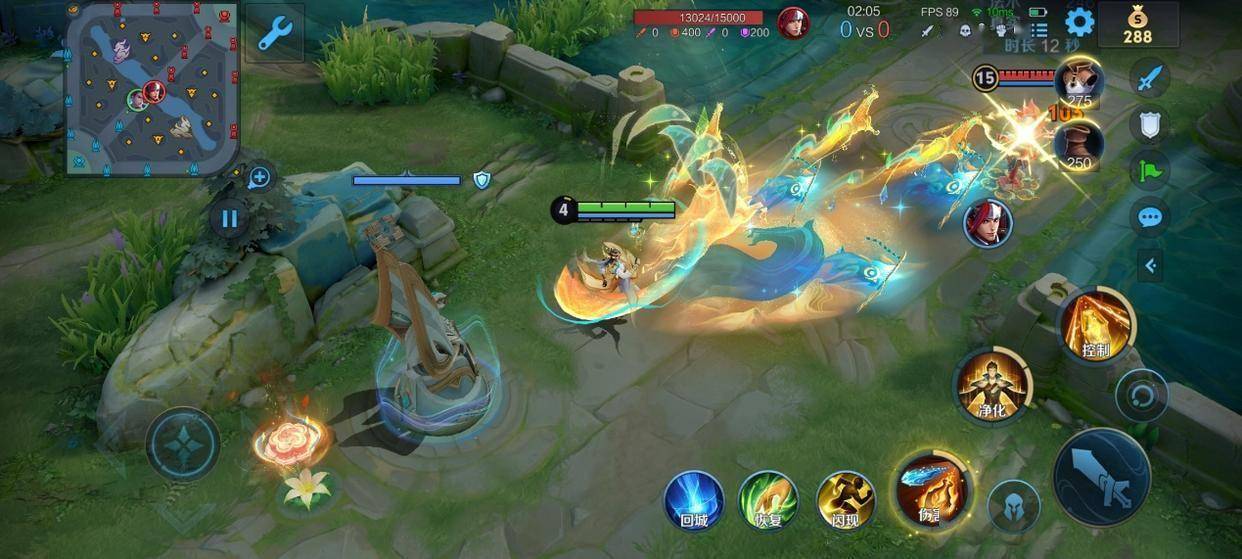
Task: Open the minimap
Action: [152, 88]
